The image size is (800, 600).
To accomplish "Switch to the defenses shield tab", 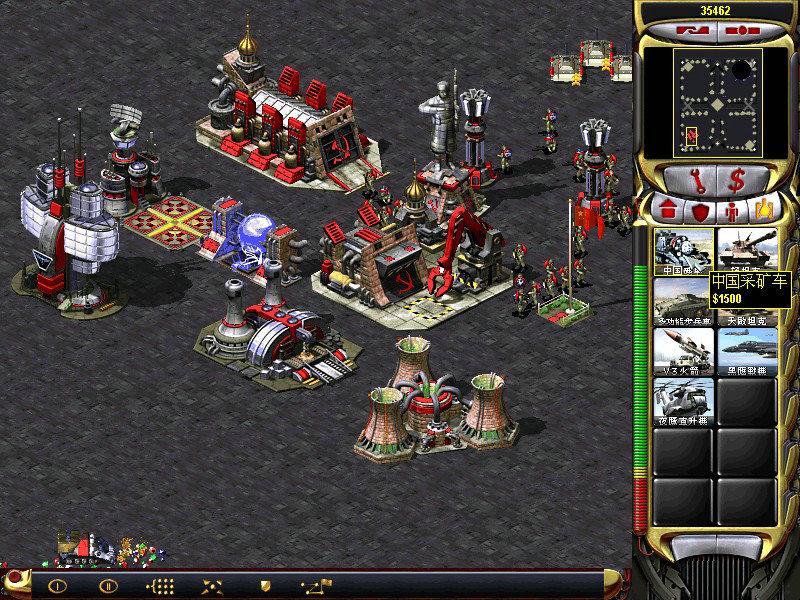I will pyautogui.click(x=702, y=211).
